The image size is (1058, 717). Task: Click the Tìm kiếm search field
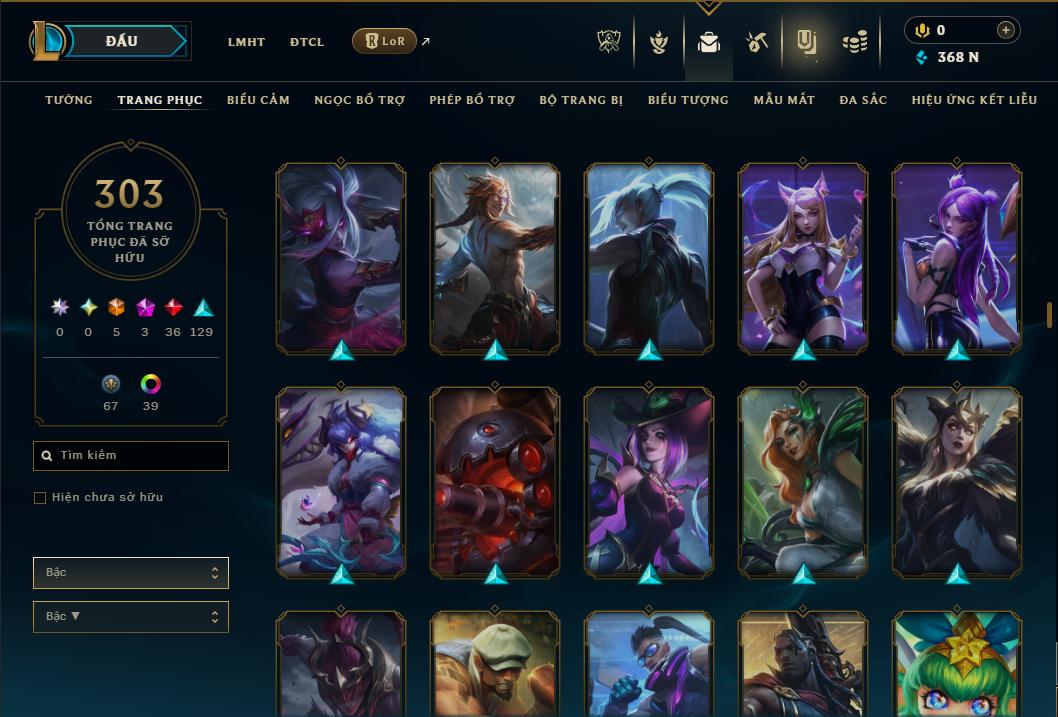click(x=131, y=456)
